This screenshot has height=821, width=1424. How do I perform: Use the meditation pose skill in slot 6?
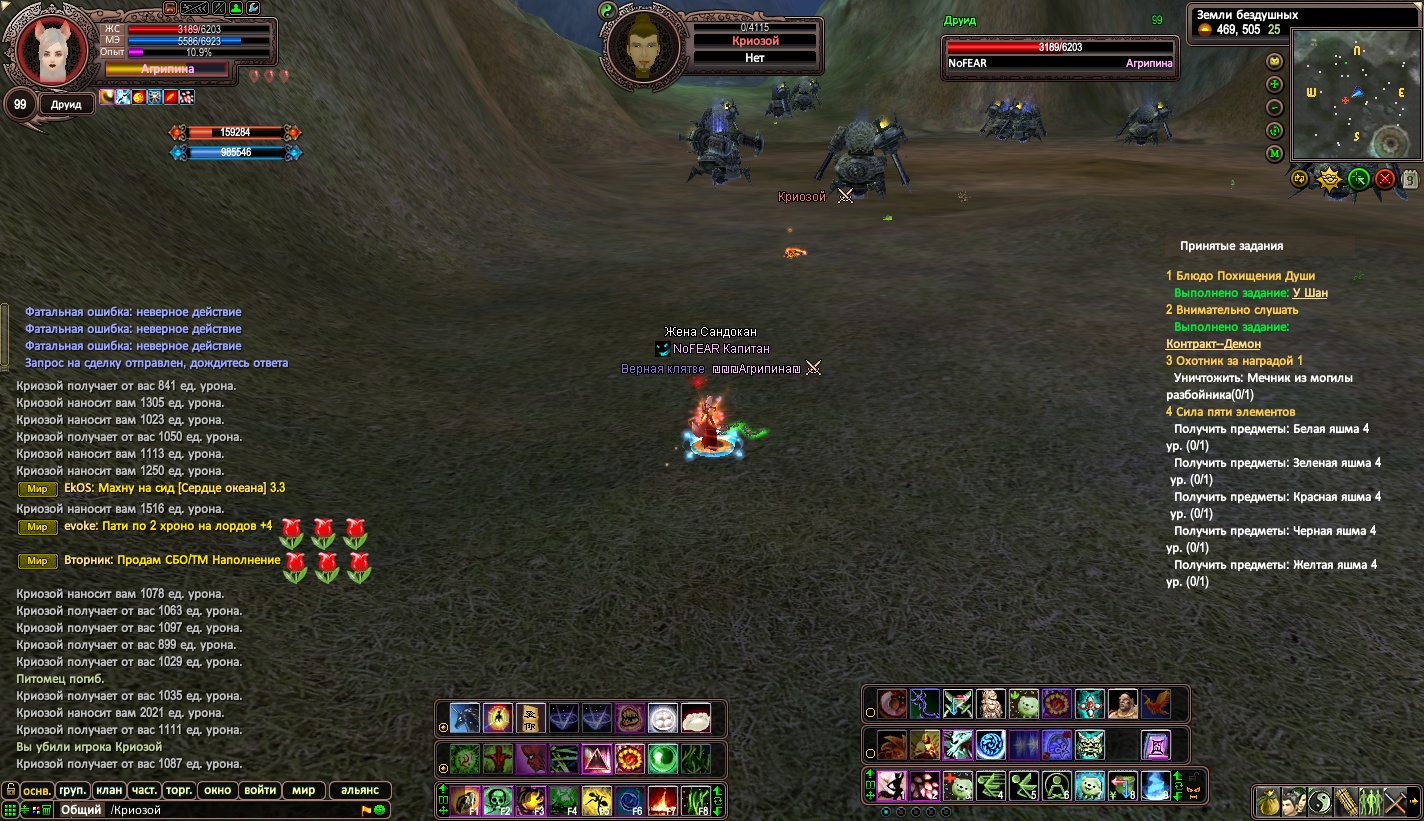(1057, 785)
